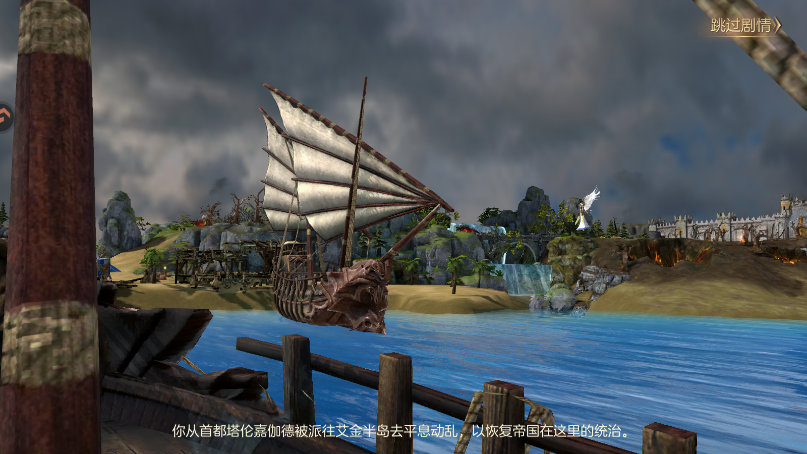The width and height of the screenshot is (807, 454).
Task: Skip the cutscene with 跳过剧情
Action: point(746,26)
